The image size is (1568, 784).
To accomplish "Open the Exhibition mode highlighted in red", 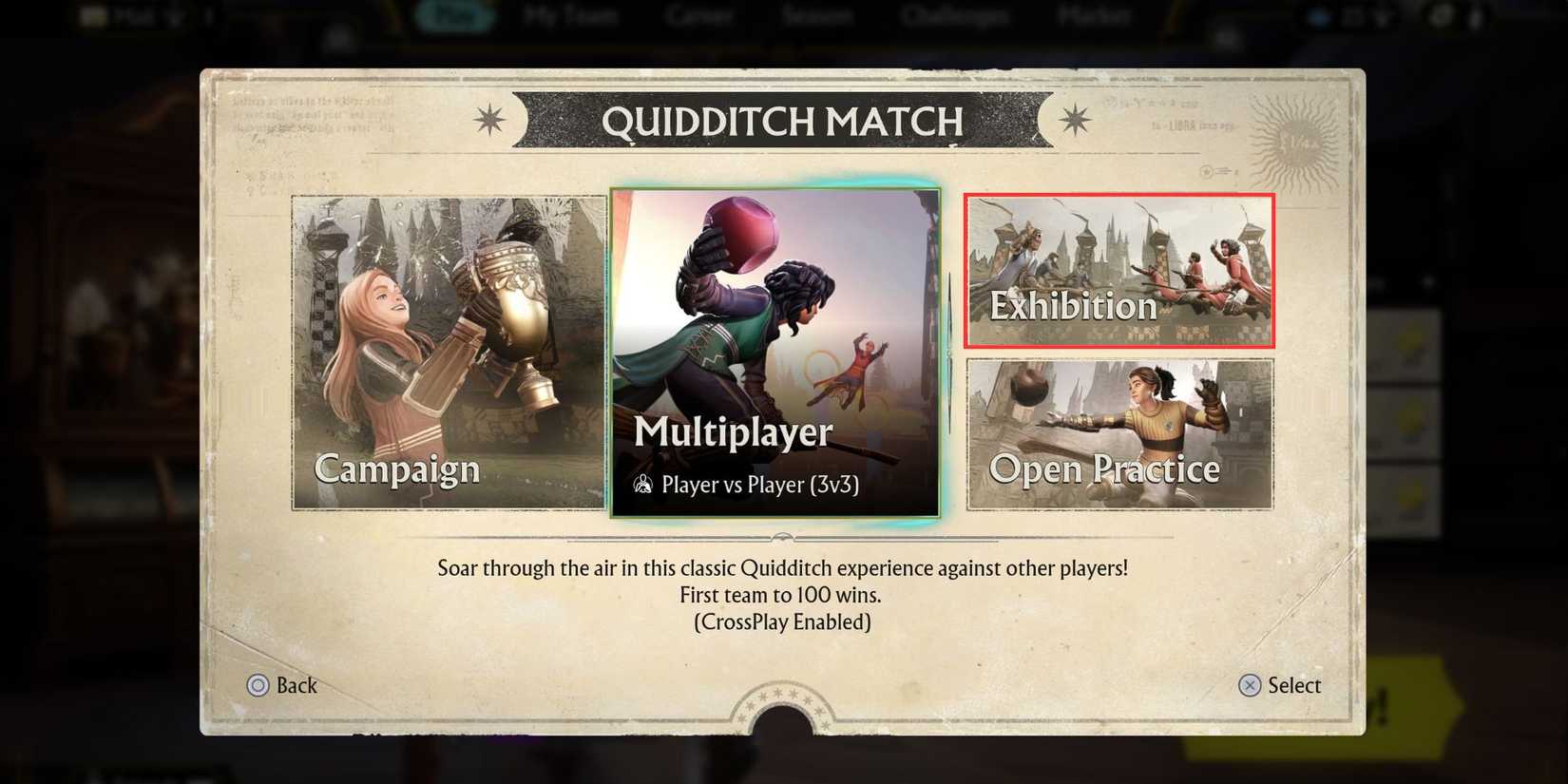I will tap(1119, 273).
